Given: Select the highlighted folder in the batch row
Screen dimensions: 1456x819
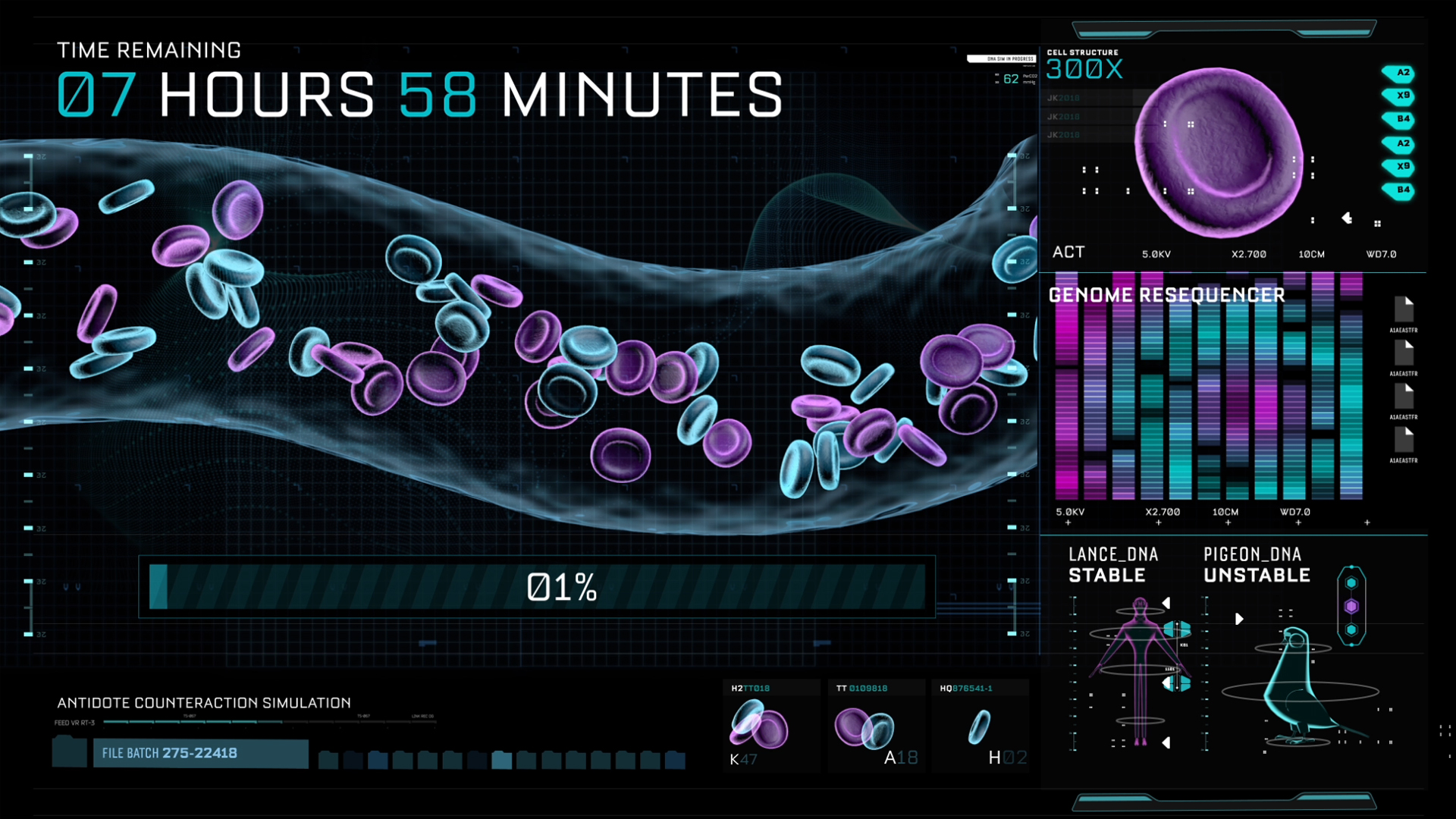Looking at the screenshot, I should point(501,759).
